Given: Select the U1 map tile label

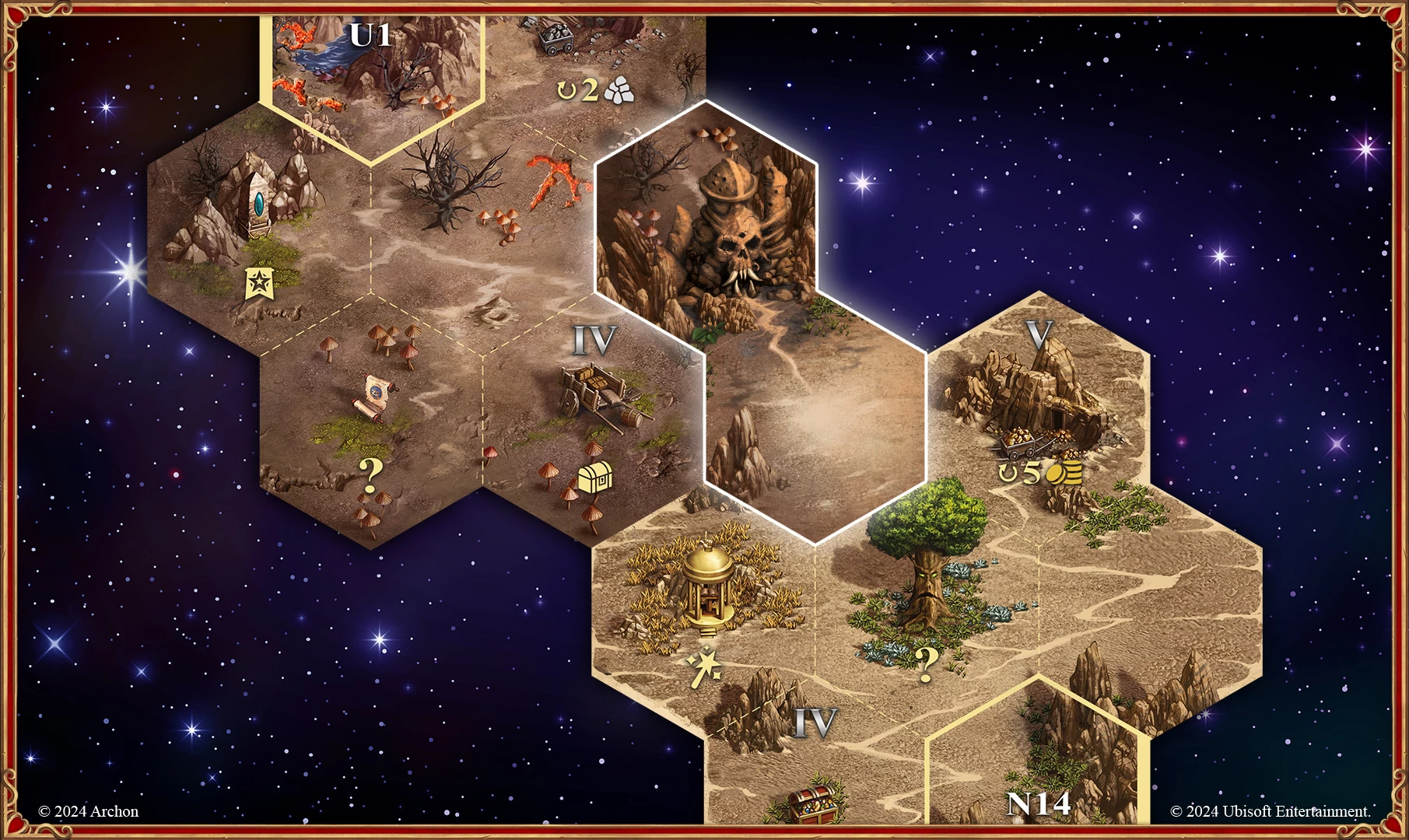Looking at the screenshot, I should 370,35.
